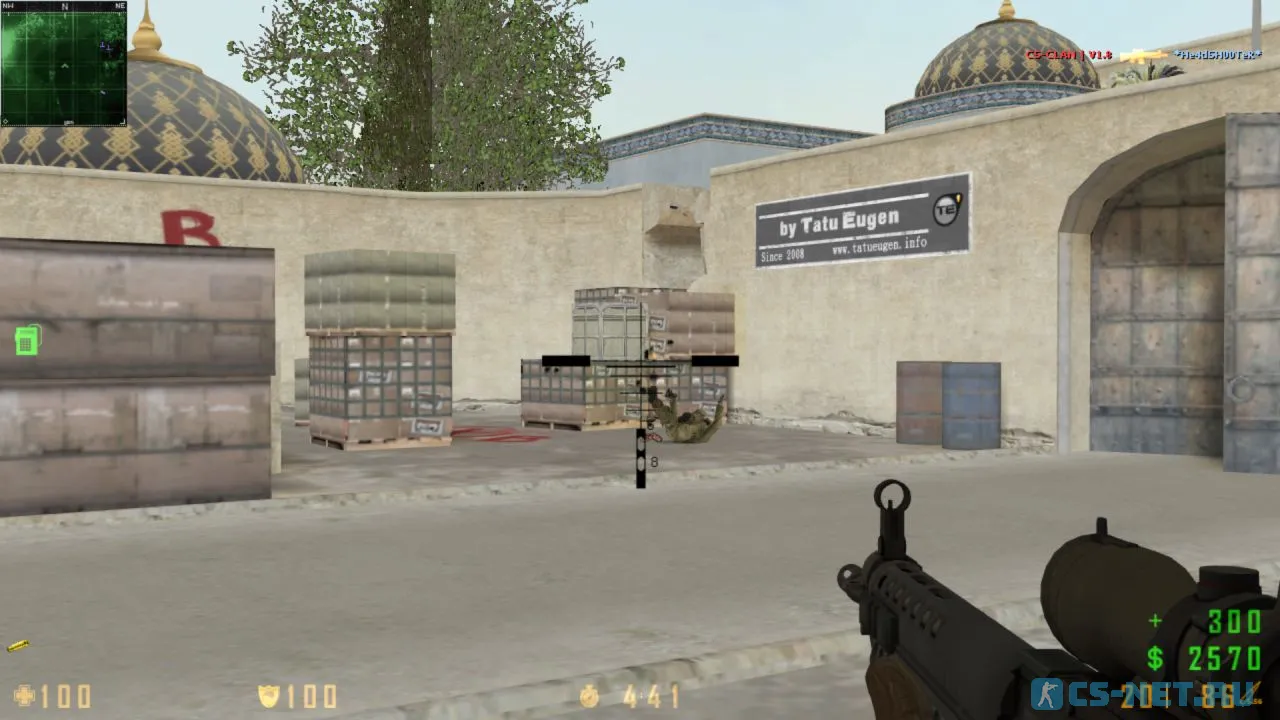Screen dimensions: 1280x720
Task: Click the dollar sign icon beside 2570
Action: coord(1153,656)
